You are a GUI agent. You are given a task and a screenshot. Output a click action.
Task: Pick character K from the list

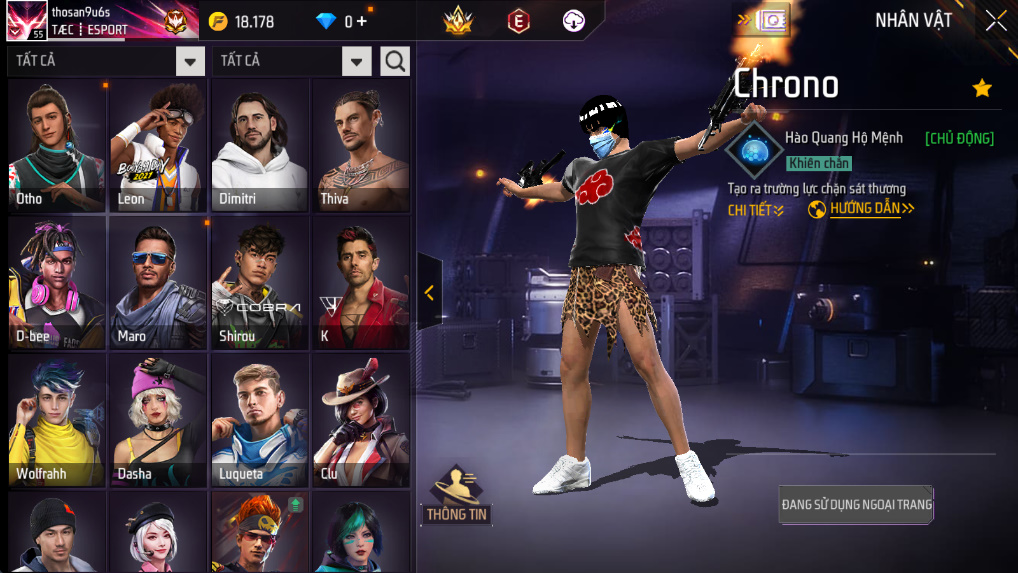(x=361, y=283)
